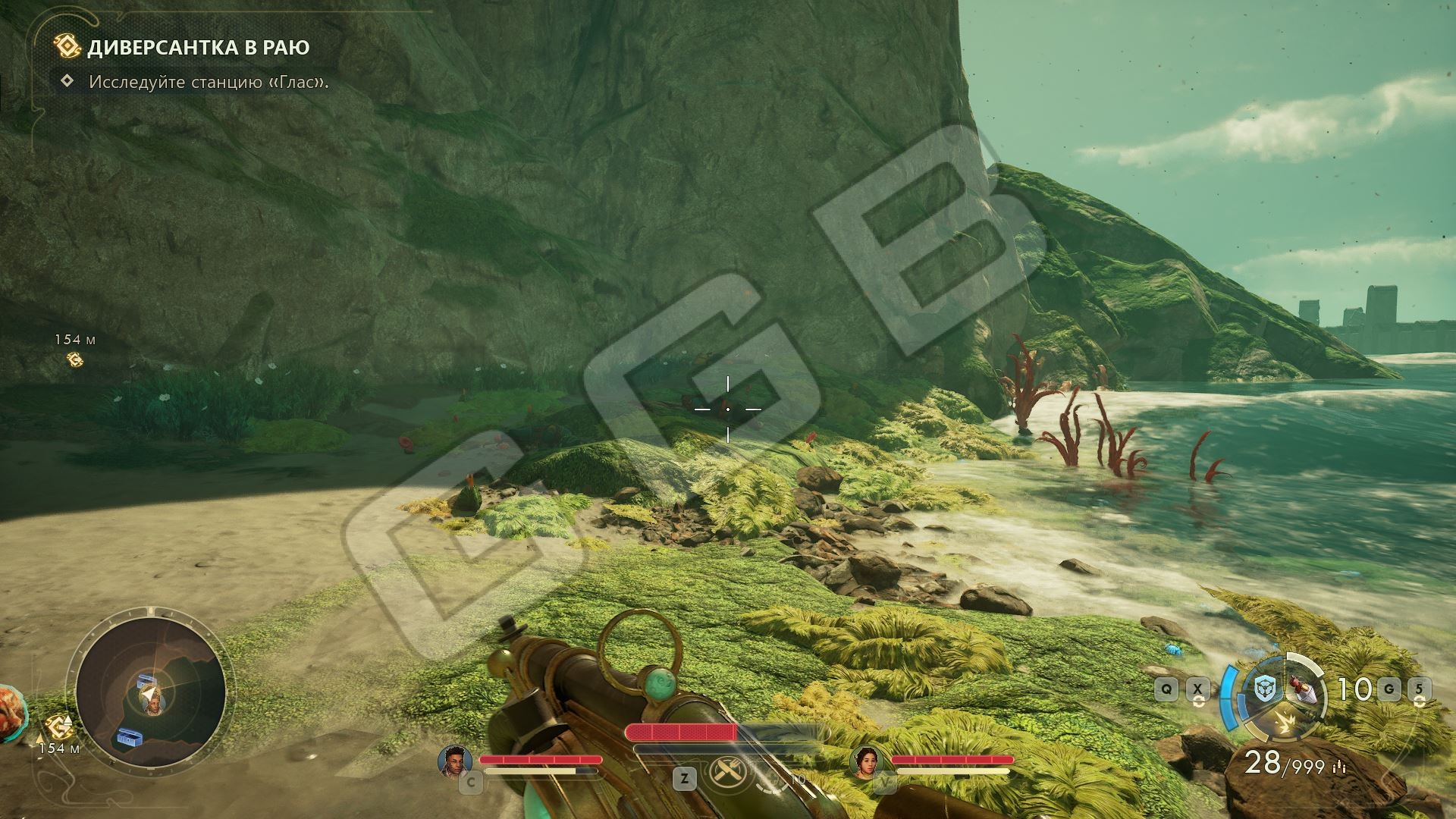Select the objective «Исследуйте станцию Глас»
The width and height of the screenshot is (1456, 819).
click(x=209, y=81)
